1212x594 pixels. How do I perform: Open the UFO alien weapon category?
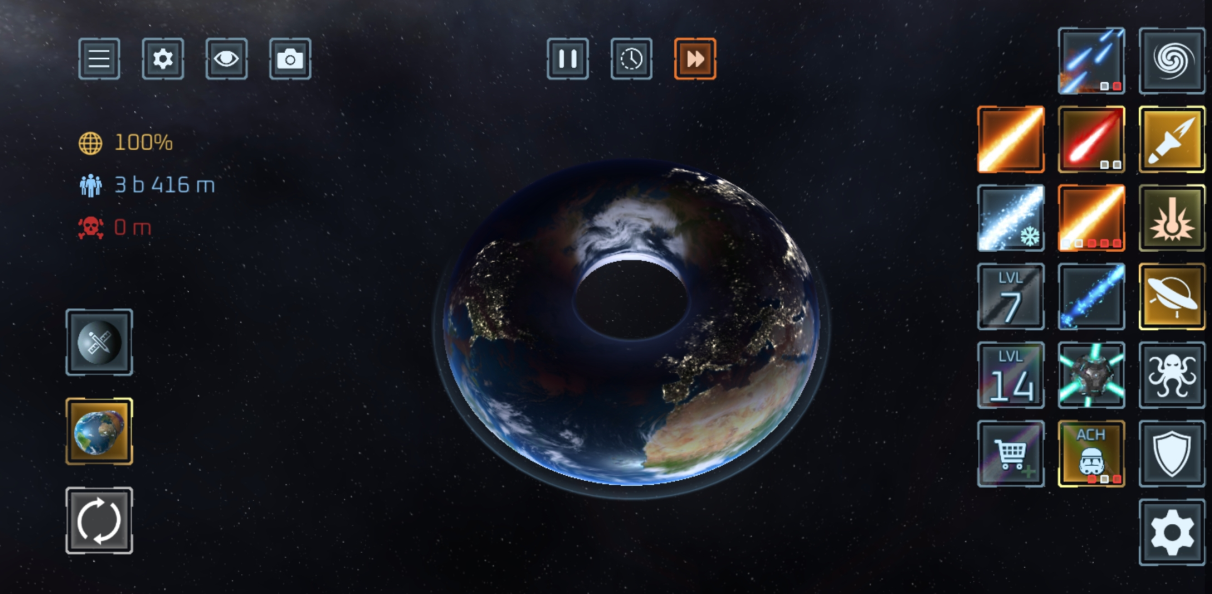[1172, 296]
